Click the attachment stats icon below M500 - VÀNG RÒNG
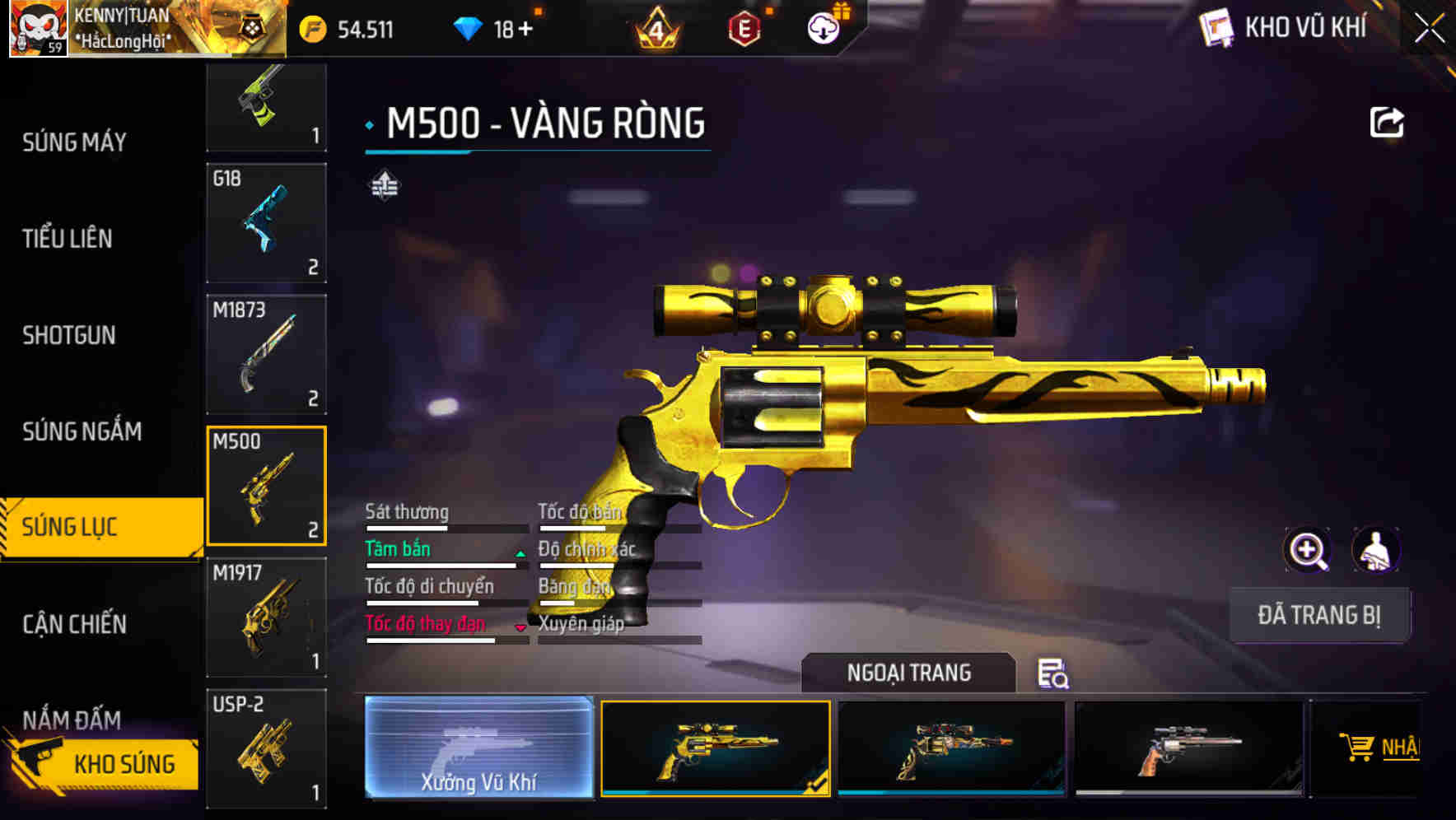The image size is (1456, 820). click(384, 186)
